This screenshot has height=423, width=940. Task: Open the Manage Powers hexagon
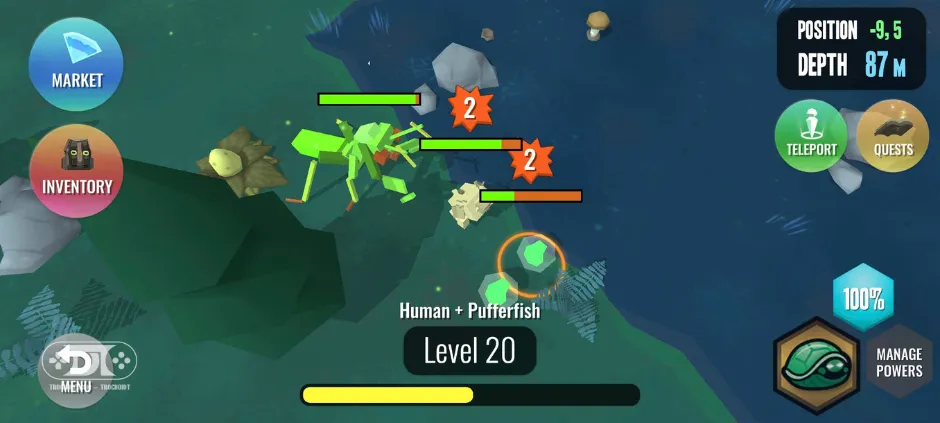(898, 362)
